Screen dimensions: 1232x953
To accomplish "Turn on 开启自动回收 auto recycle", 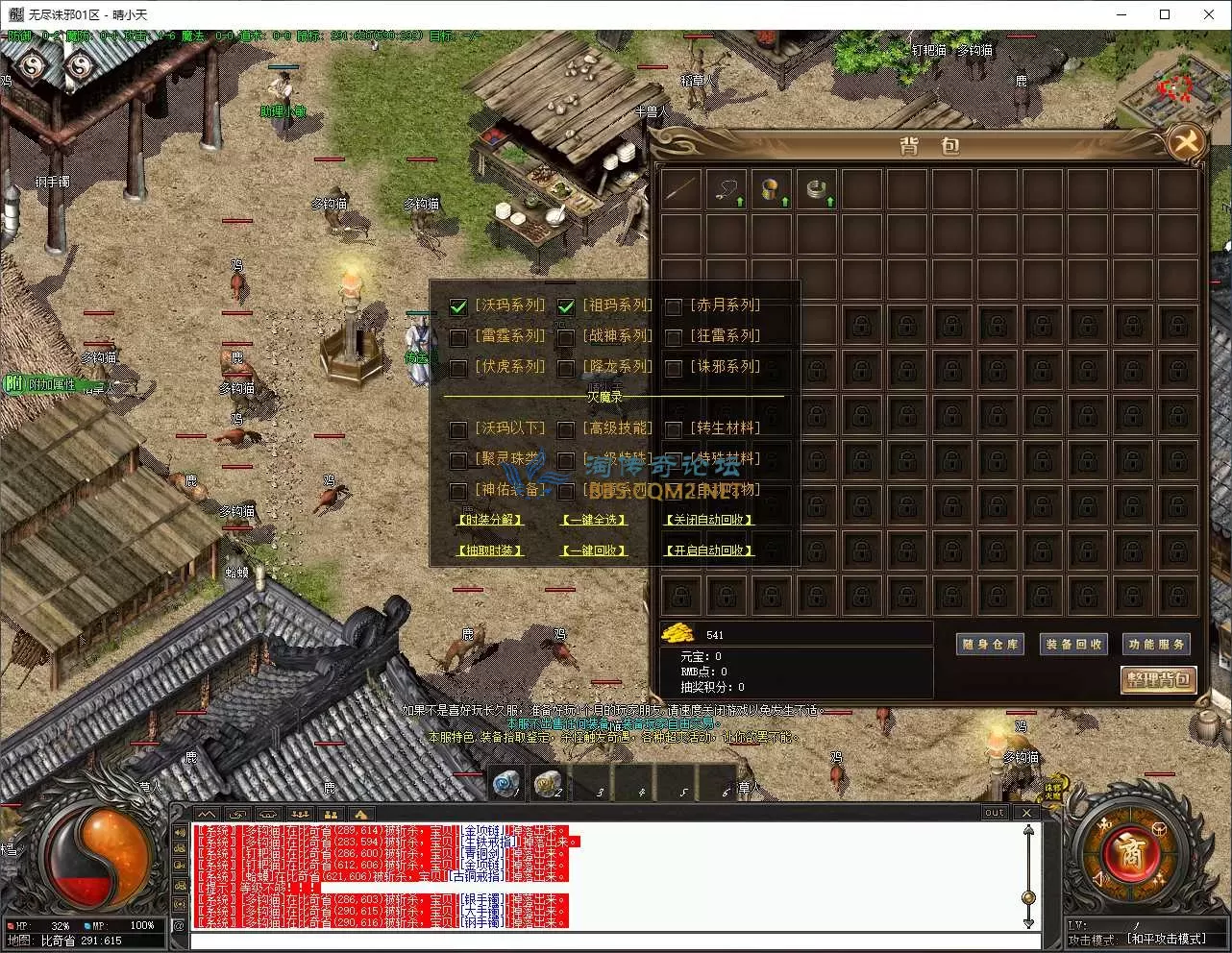I will point(709,550).
